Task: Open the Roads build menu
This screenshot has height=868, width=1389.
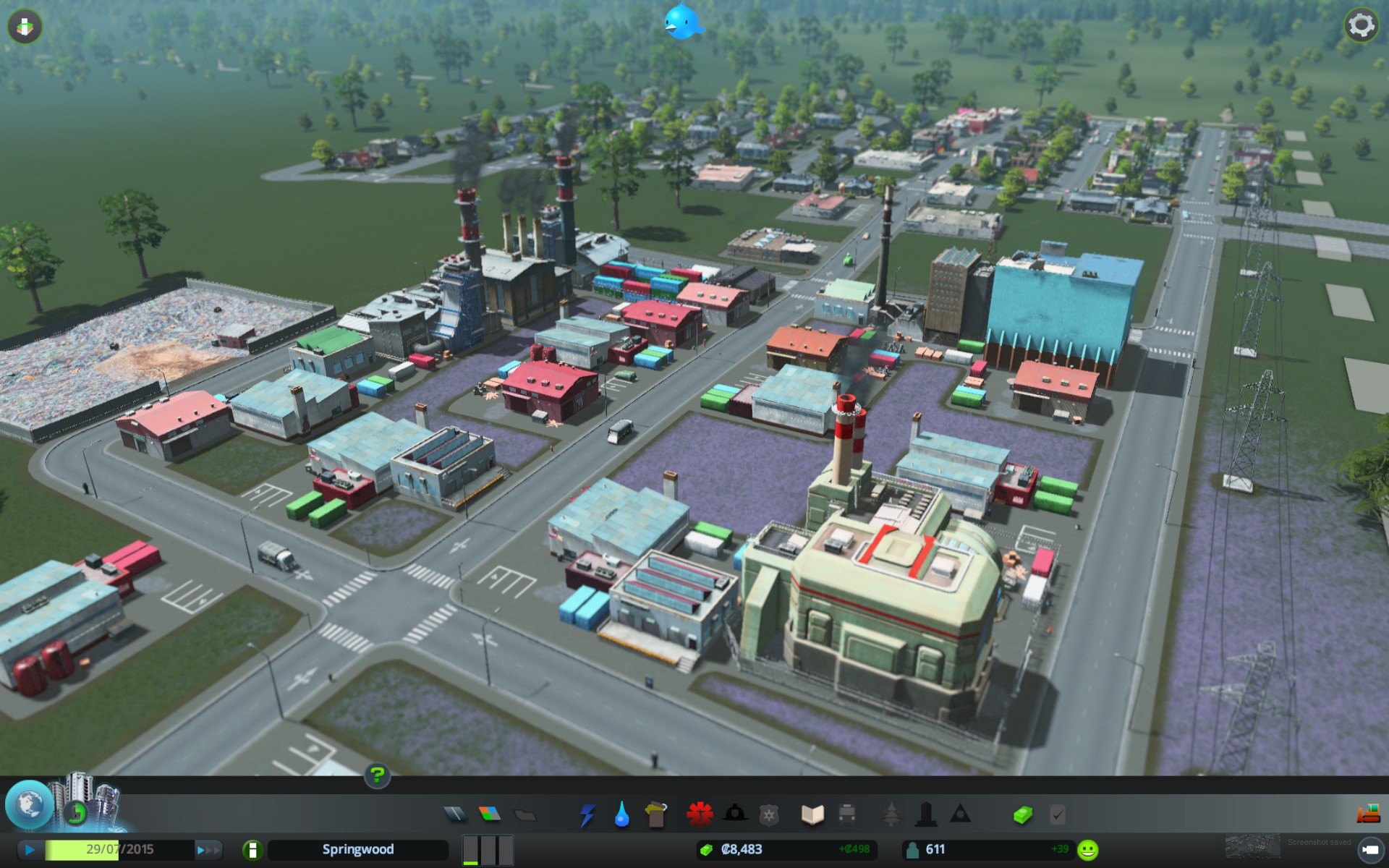Action: pyautogui.click(x=456, y=814)
